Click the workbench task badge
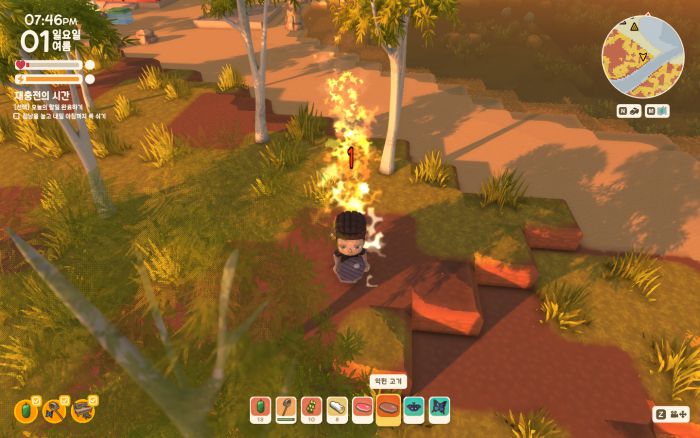700x438 pixels. (x=83, y=410)
